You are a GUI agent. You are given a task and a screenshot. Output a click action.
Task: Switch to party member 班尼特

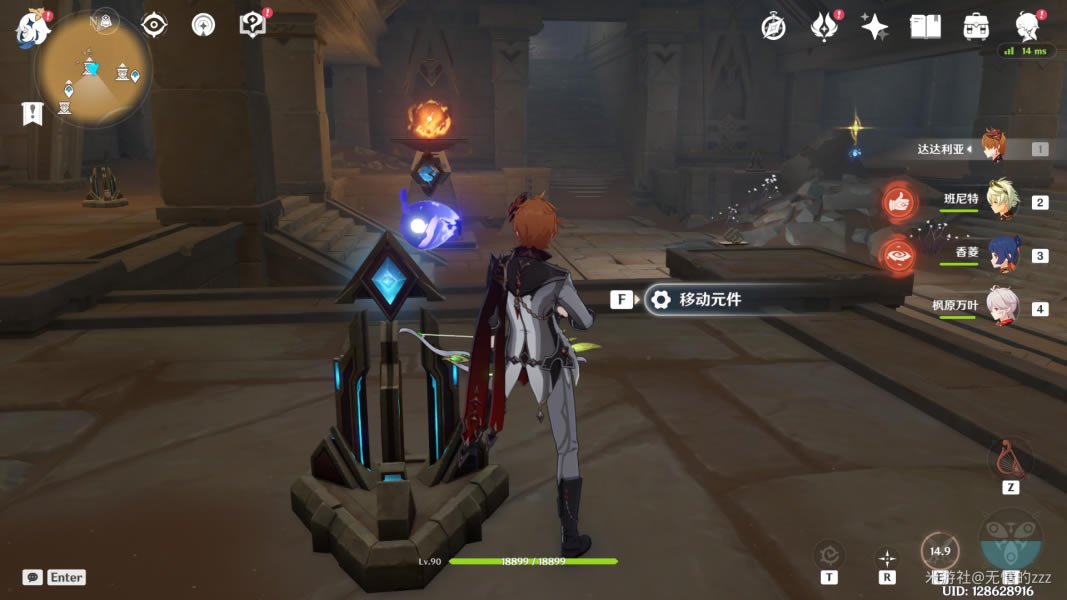point(1002,199)
